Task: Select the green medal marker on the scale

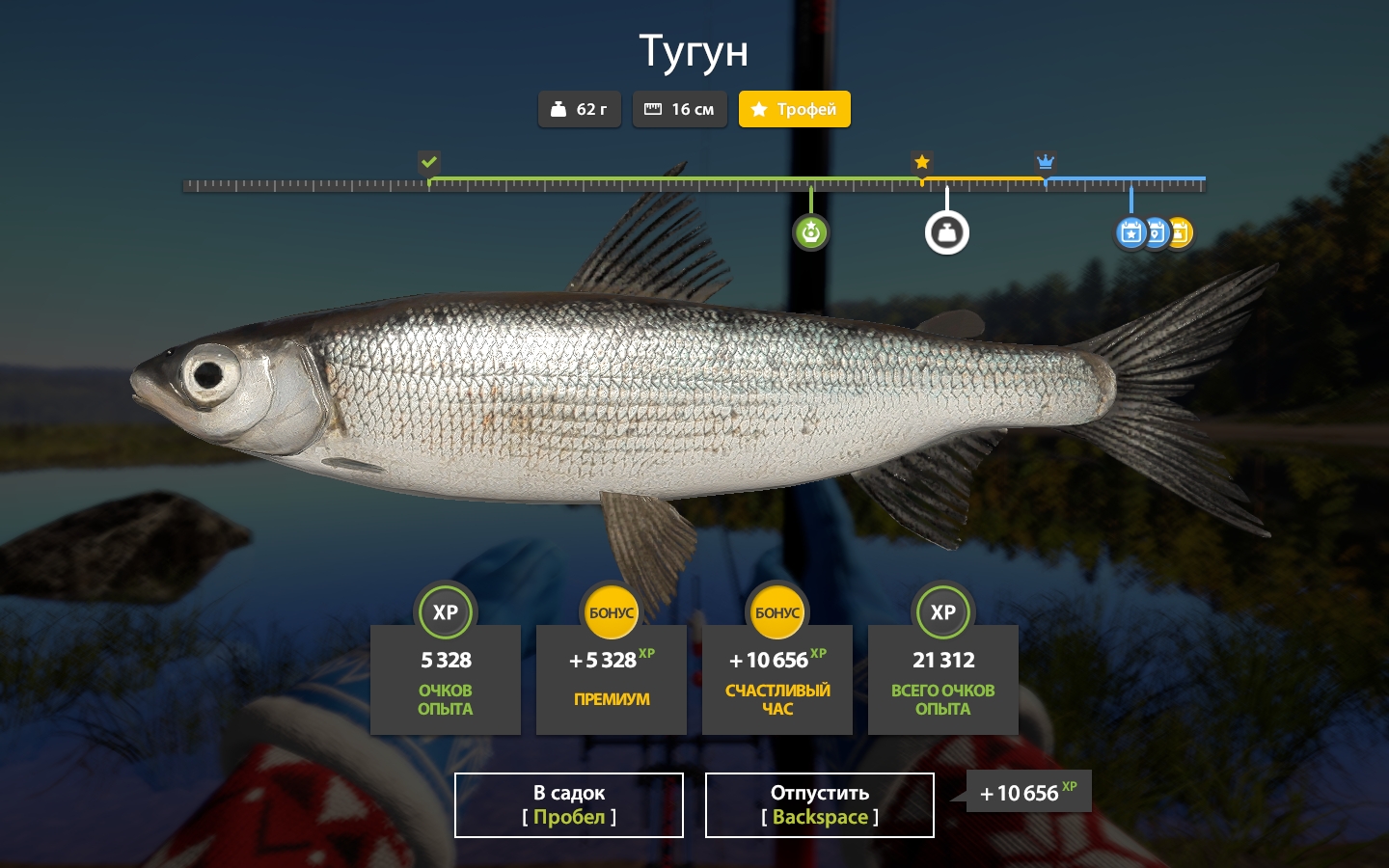Action: [x=810, y=232]
